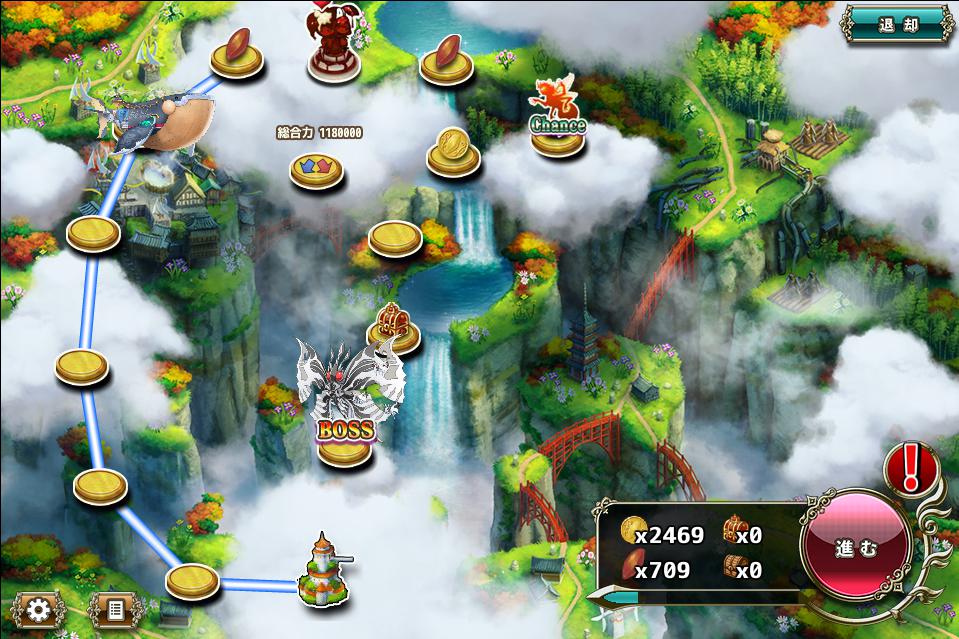Open the gear settings menu
The width and height of the screenshot is (959, 639).
(39, 608)
